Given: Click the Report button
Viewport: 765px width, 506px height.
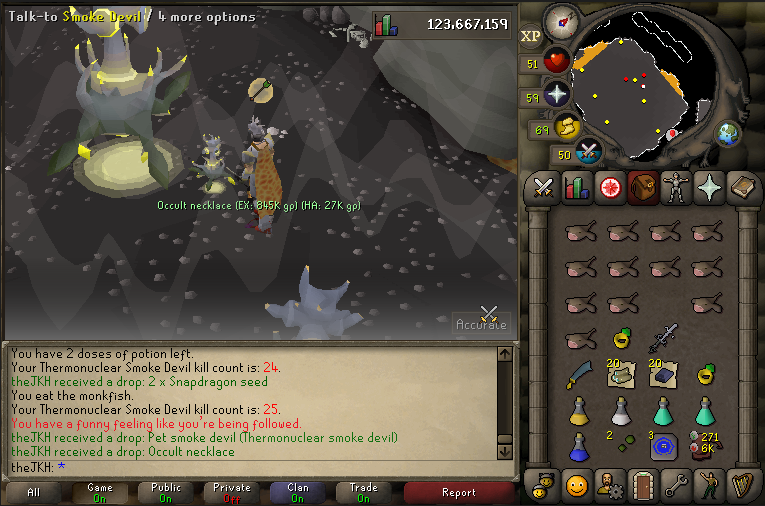Looking at the screenshot, I should point(458,492).
